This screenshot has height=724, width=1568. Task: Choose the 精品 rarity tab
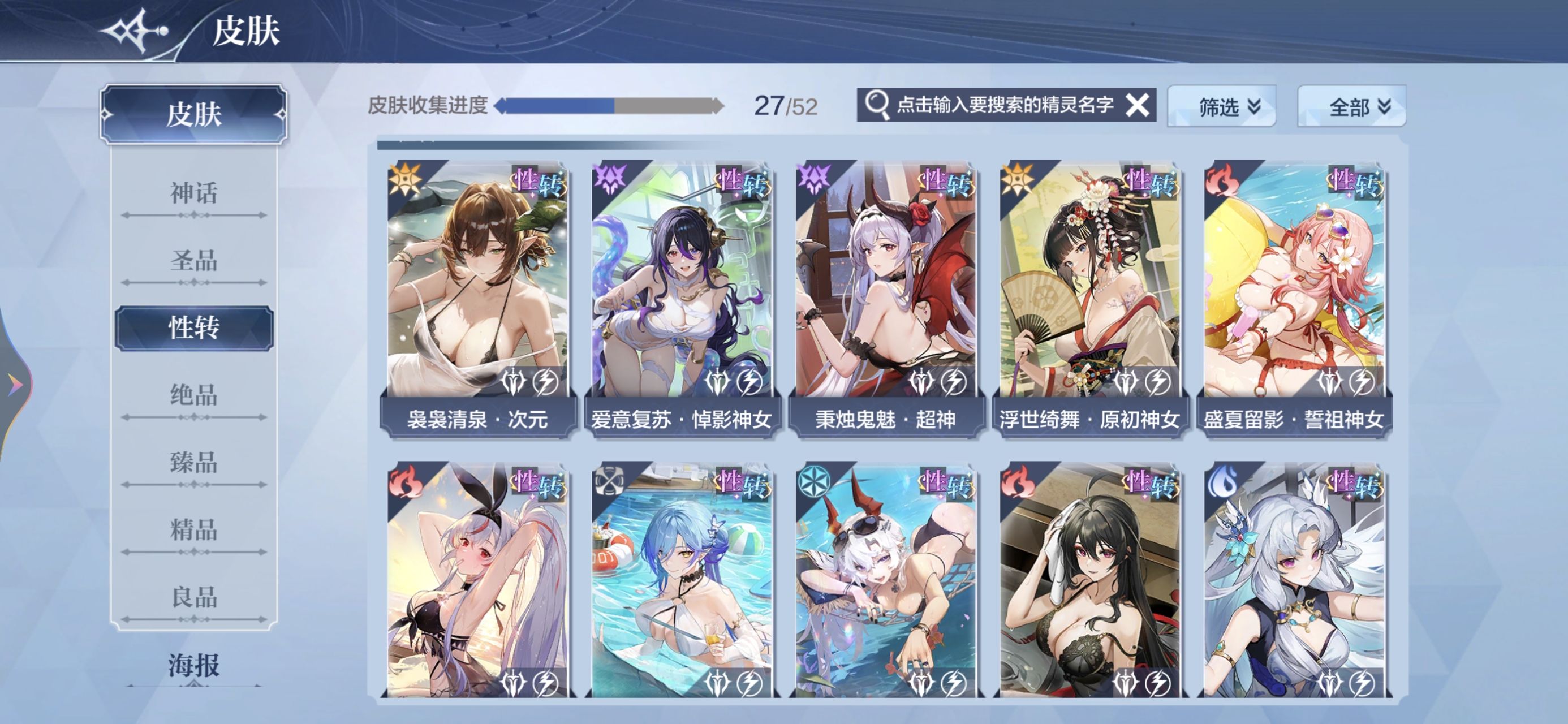click(x=193, y=531)
